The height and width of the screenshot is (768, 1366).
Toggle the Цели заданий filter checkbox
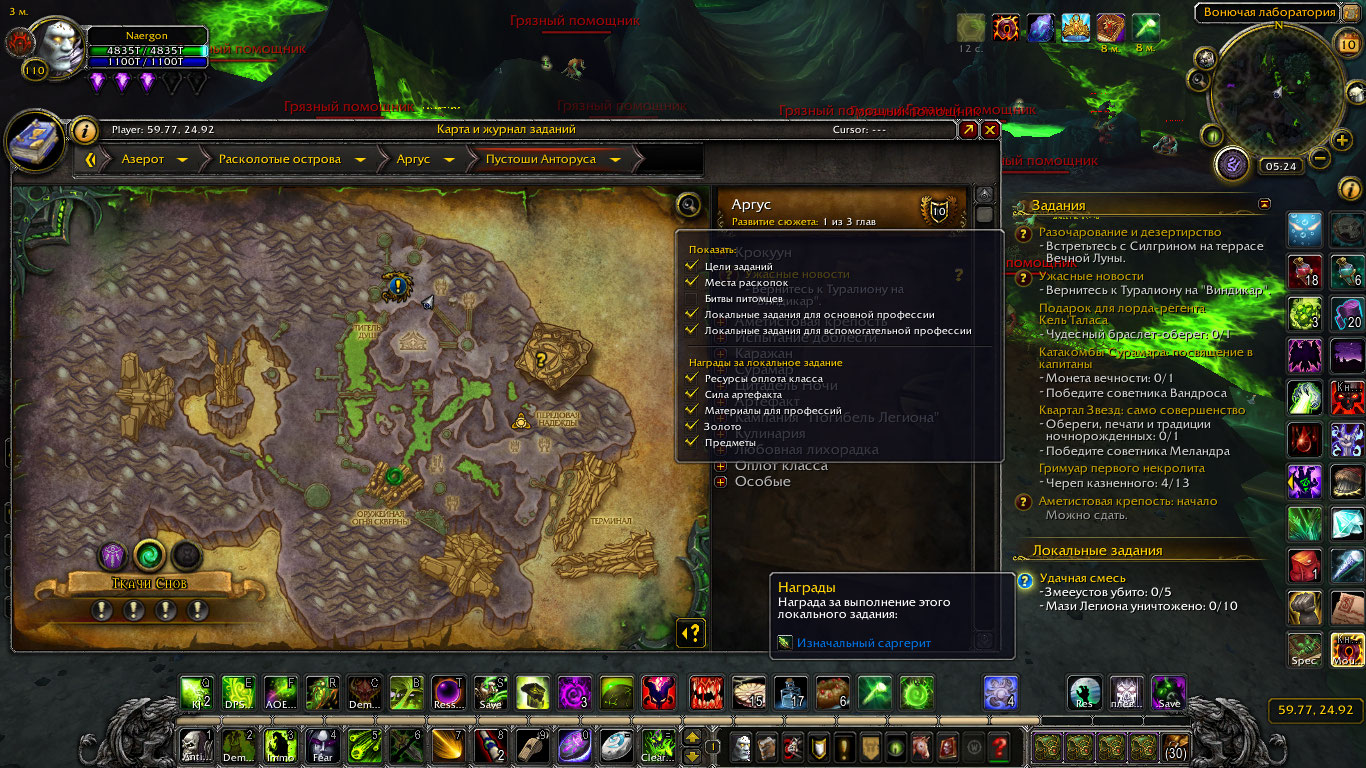click(x=691, y=266)
